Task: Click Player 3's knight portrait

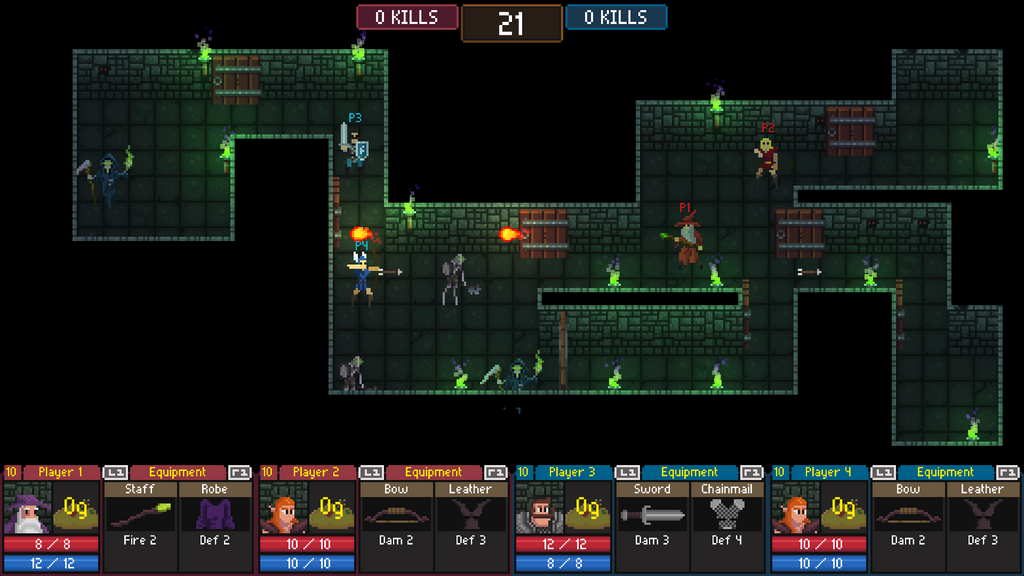Action: coord(539,509)
